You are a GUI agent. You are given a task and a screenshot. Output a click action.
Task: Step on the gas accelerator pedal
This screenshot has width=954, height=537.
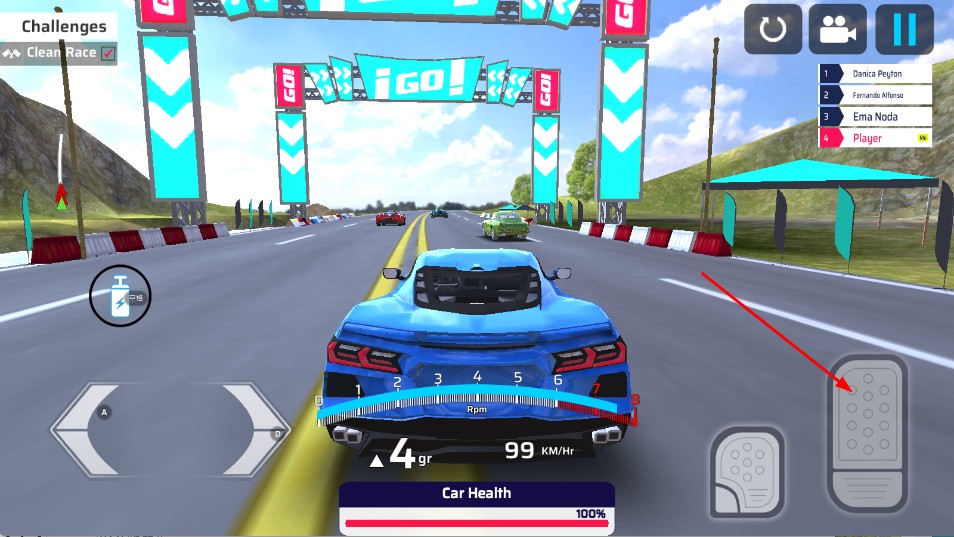(x=867, y=432)
